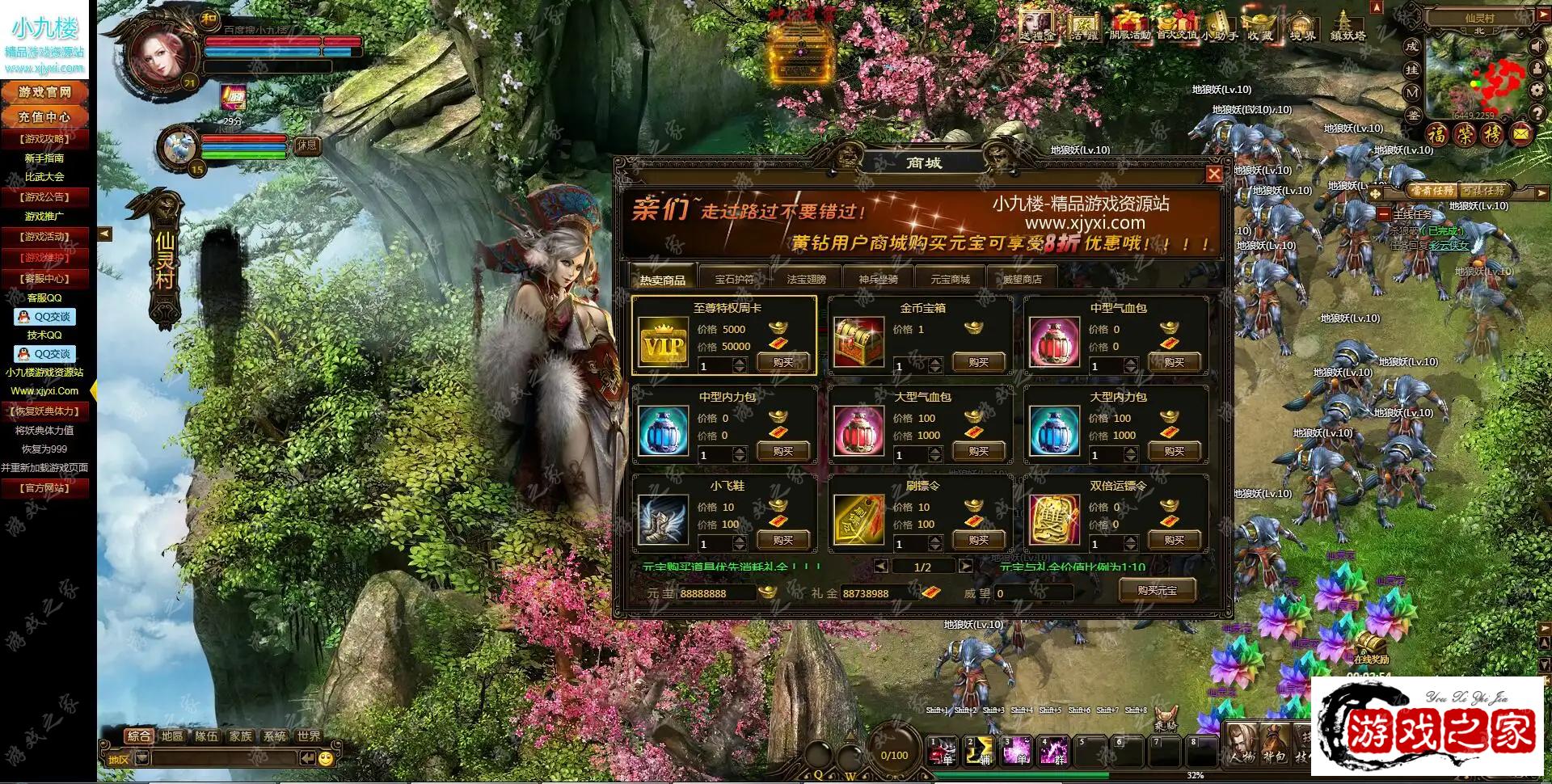This screenshot has height=784, width=1552.
Task: Open the 镇妖塔 tower icon
Action: click(x=1347, y=24)
